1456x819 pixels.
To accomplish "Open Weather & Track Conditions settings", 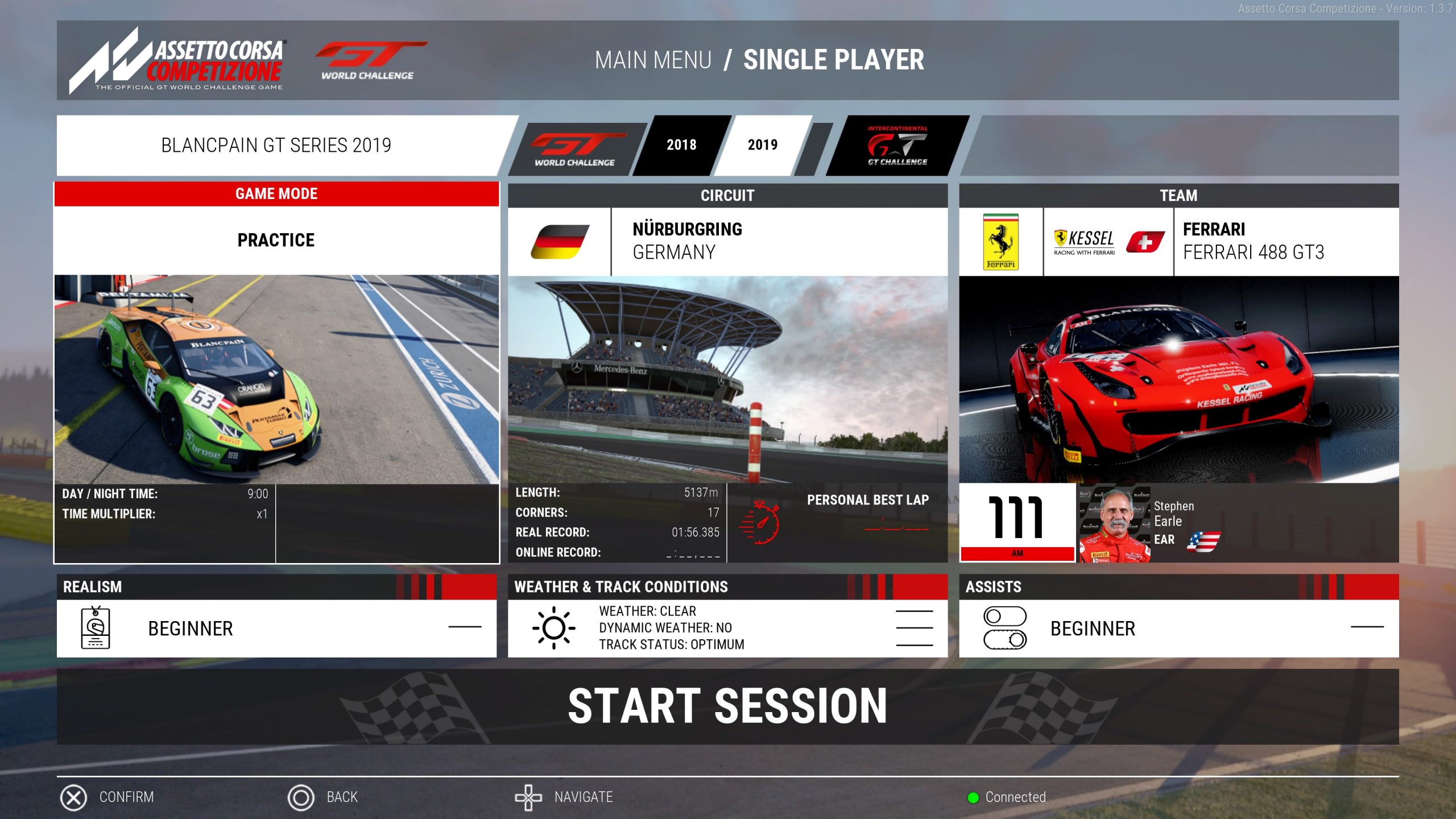I will [x=727, y=628].
